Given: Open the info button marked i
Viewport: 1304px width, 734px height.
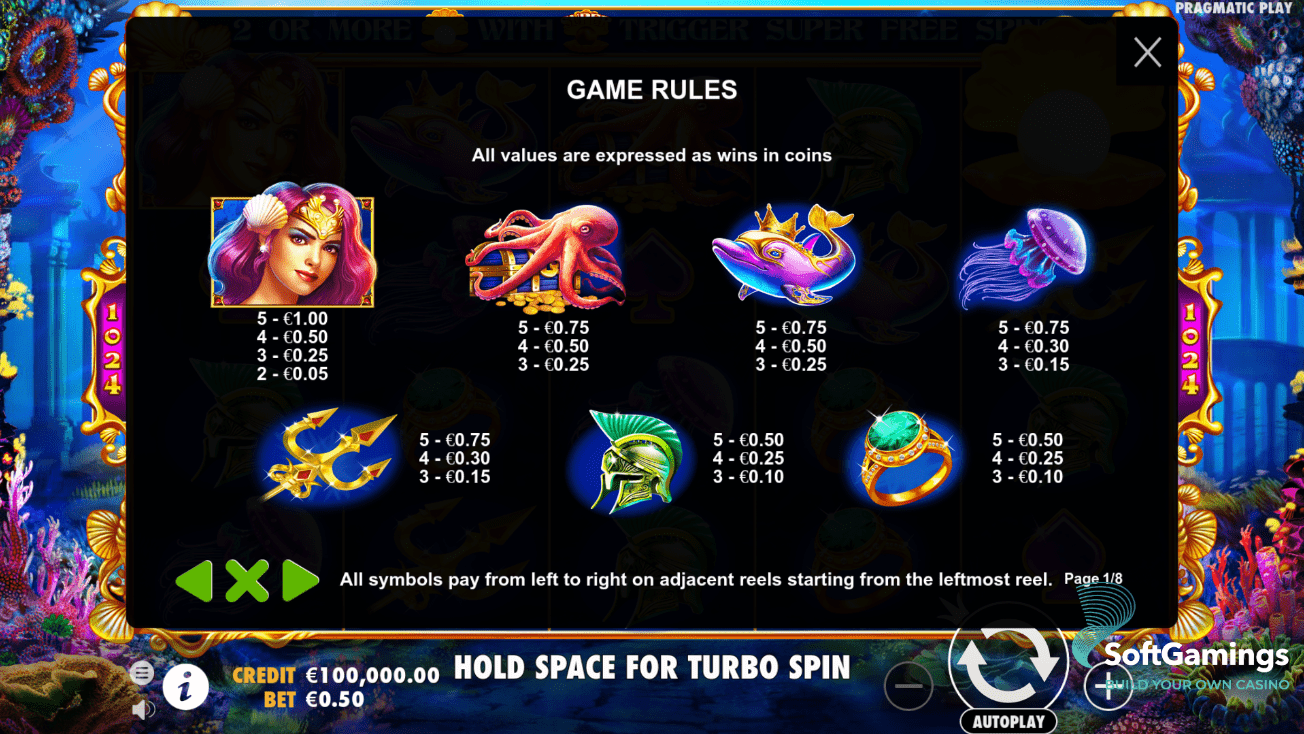Looking at the screenshot, I should [186, 687].
